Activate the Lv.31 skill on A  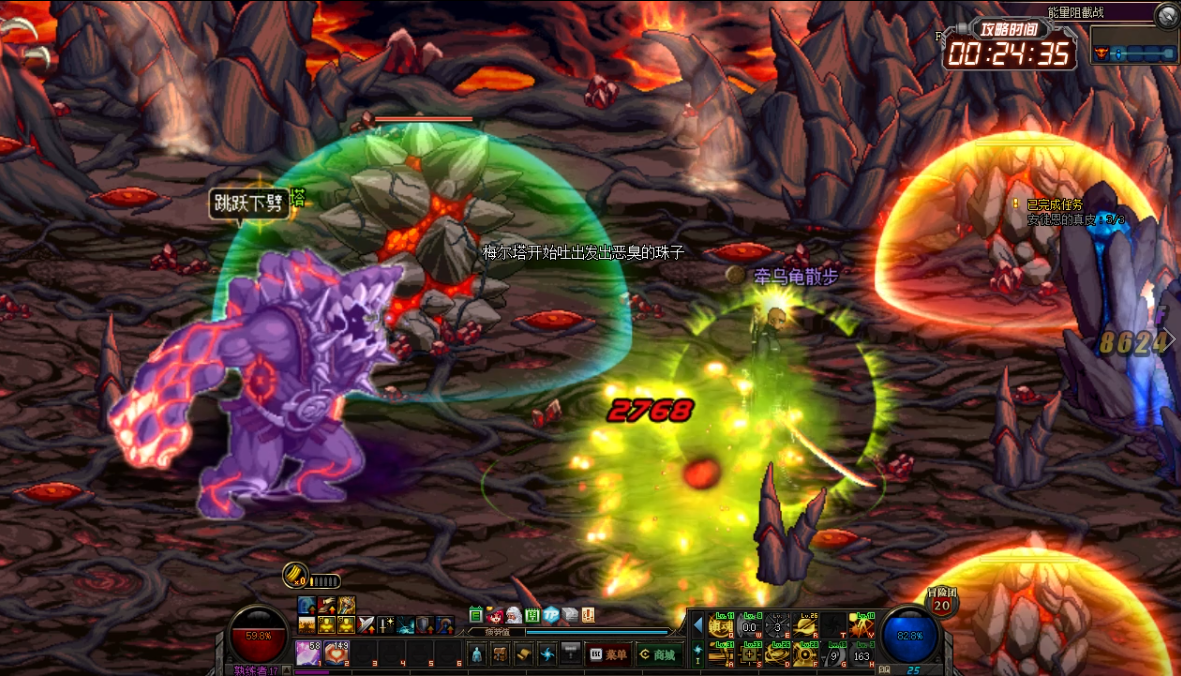[721, 654]
